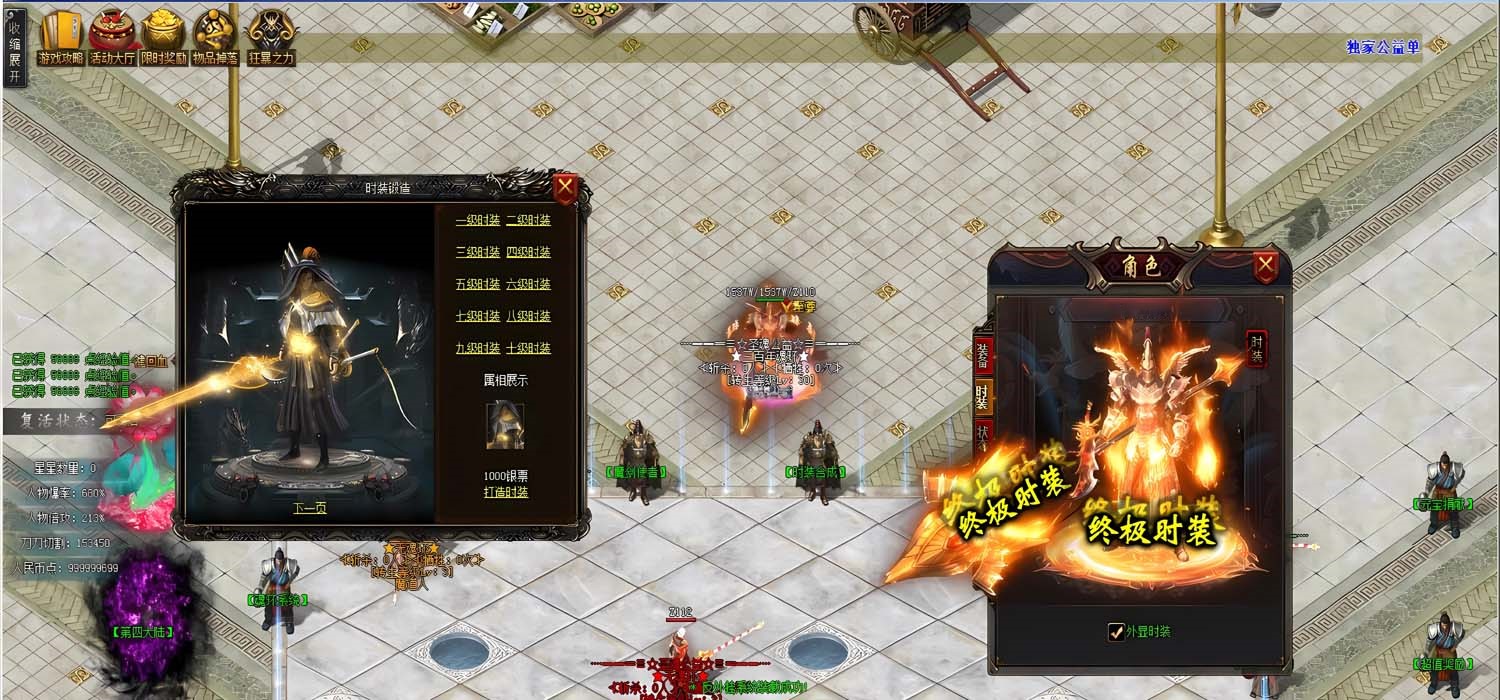Viewport: 1500px width, 700px height.
Task: Open the 活动大厅 activity hall
Action: coord(112,38)
